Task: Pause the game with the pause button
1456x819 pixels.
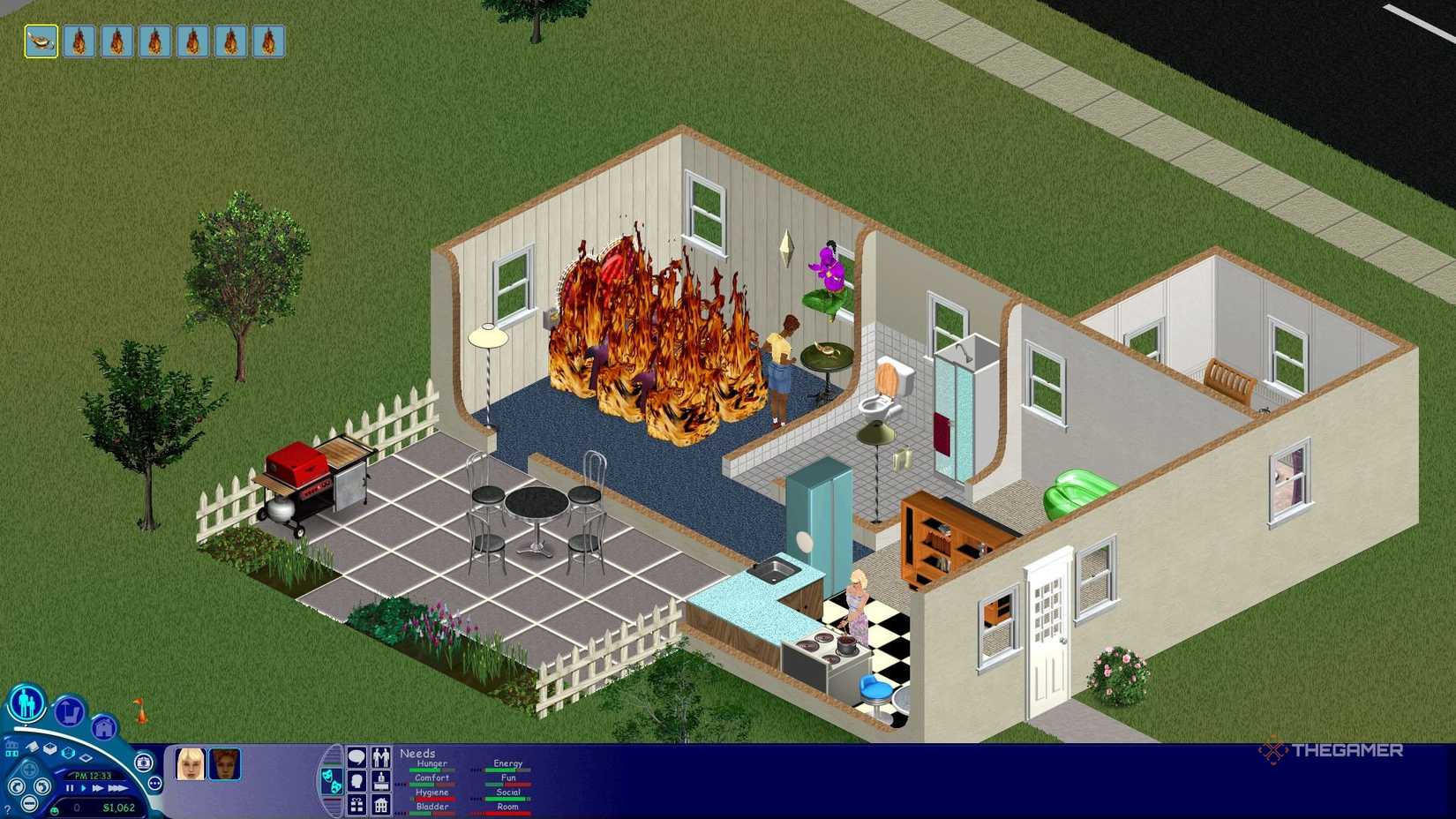Action: (70, 787)
